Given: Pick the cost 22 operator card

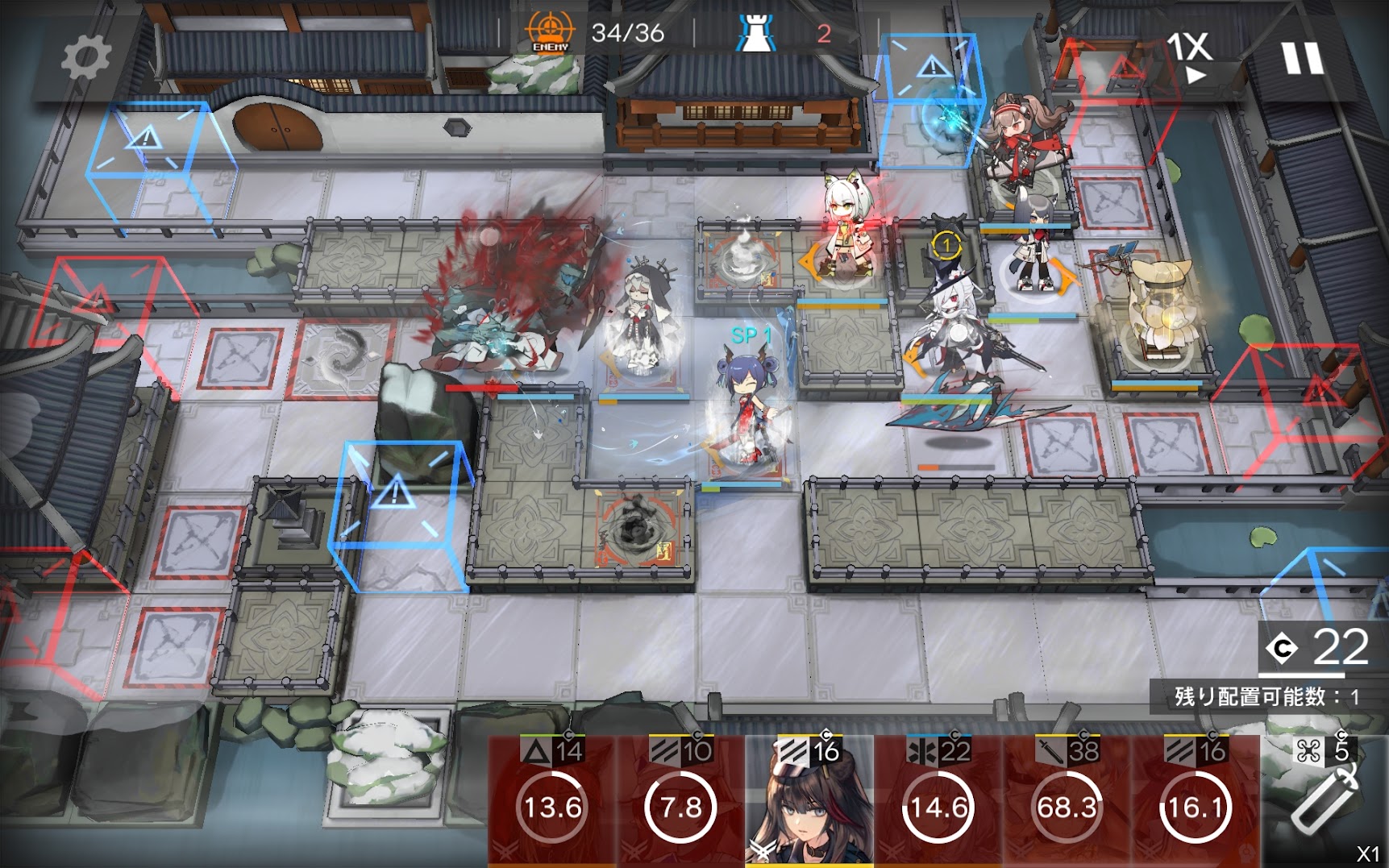Looking at the screenshot, I should [938, 802].
